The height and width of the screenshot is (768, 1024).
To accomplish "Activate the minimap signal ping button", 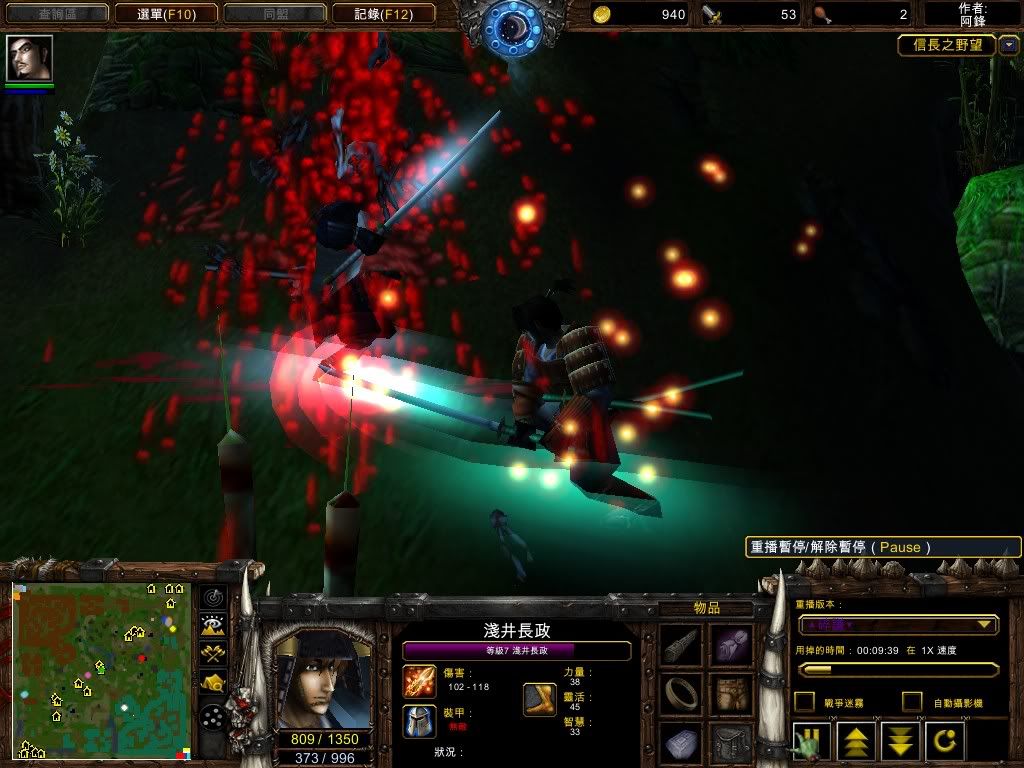I will (x=213, y=597).
